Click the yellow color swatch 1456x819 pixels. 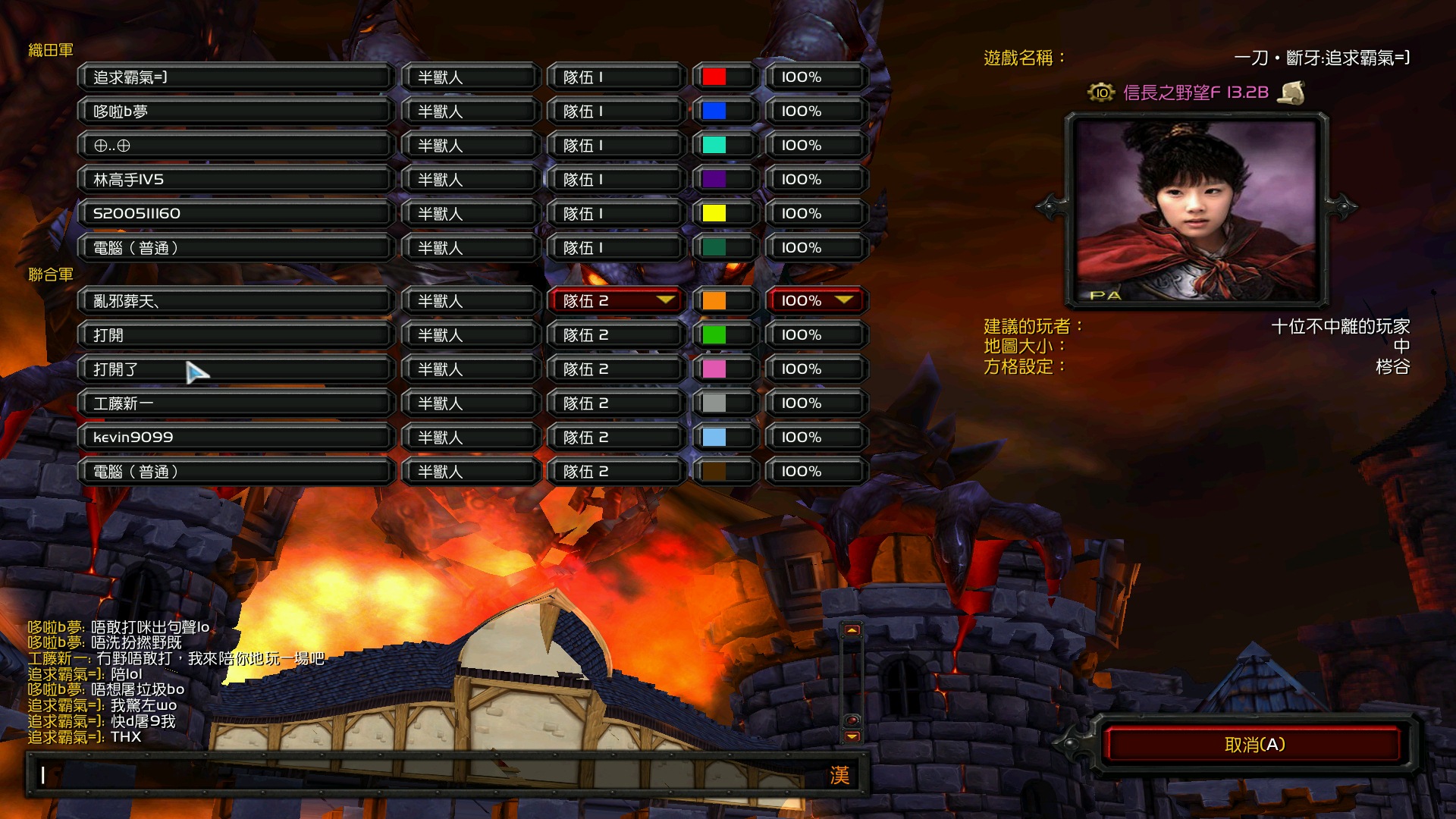714,214
